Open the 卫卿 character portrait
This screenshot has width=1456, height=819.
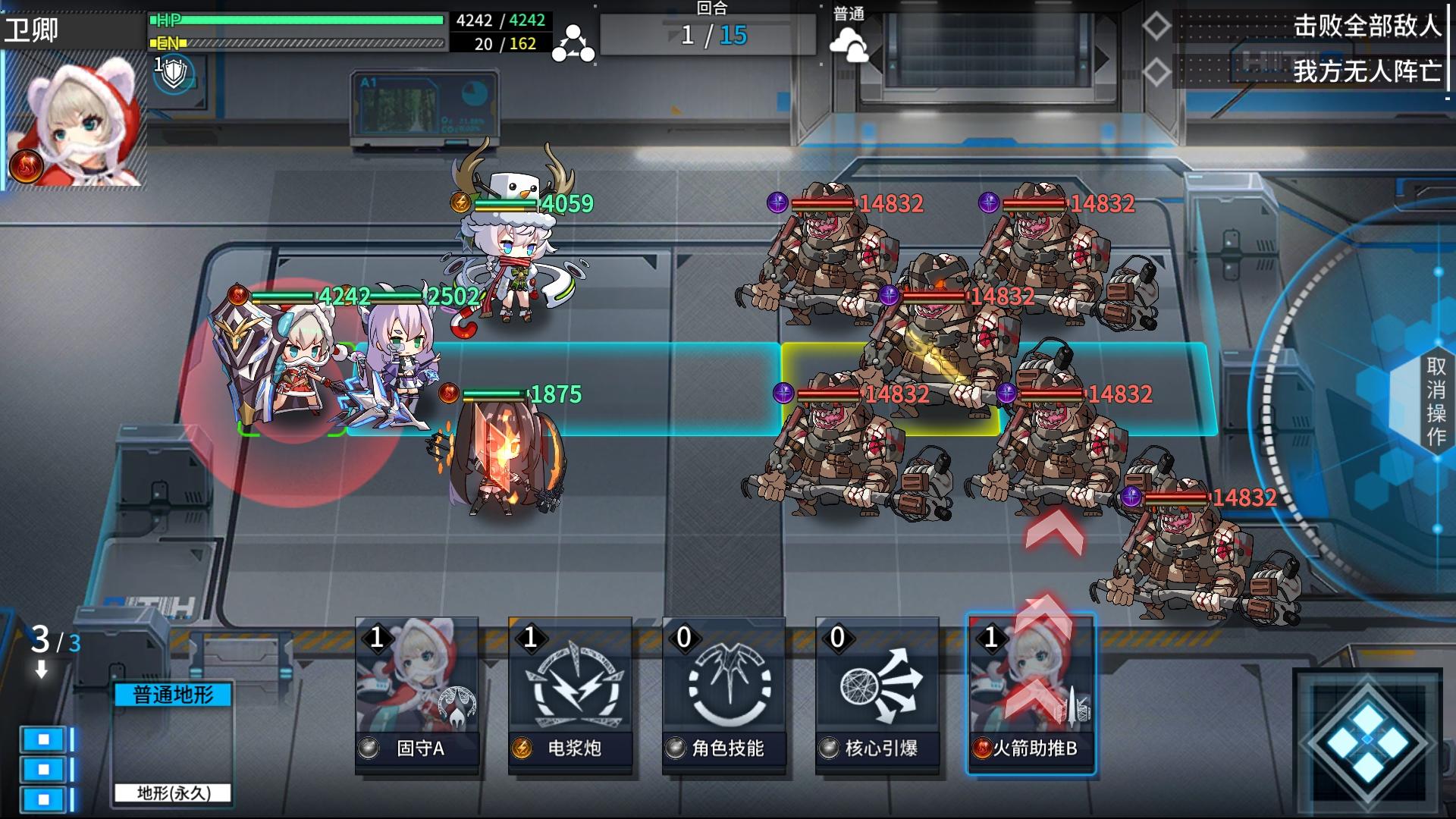pyautogui.click(x=74, y=121)
